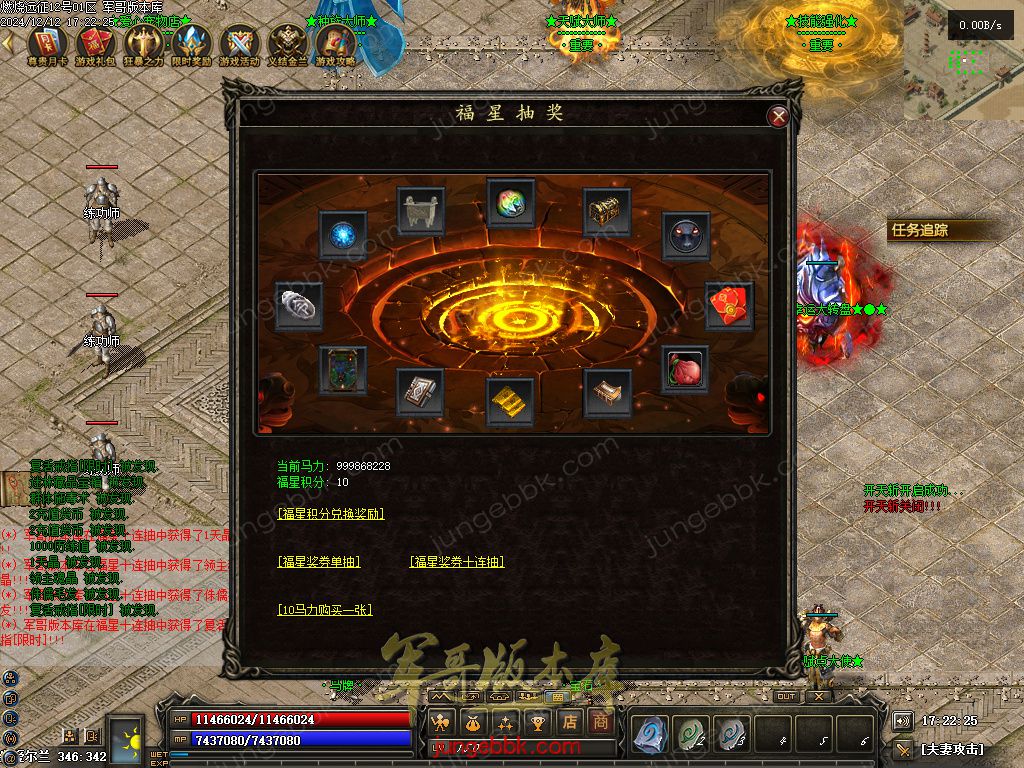
Task: Choose 福星奖券十连抽 ten-draw
Action: pyautogui.click(x=457, y=562)
